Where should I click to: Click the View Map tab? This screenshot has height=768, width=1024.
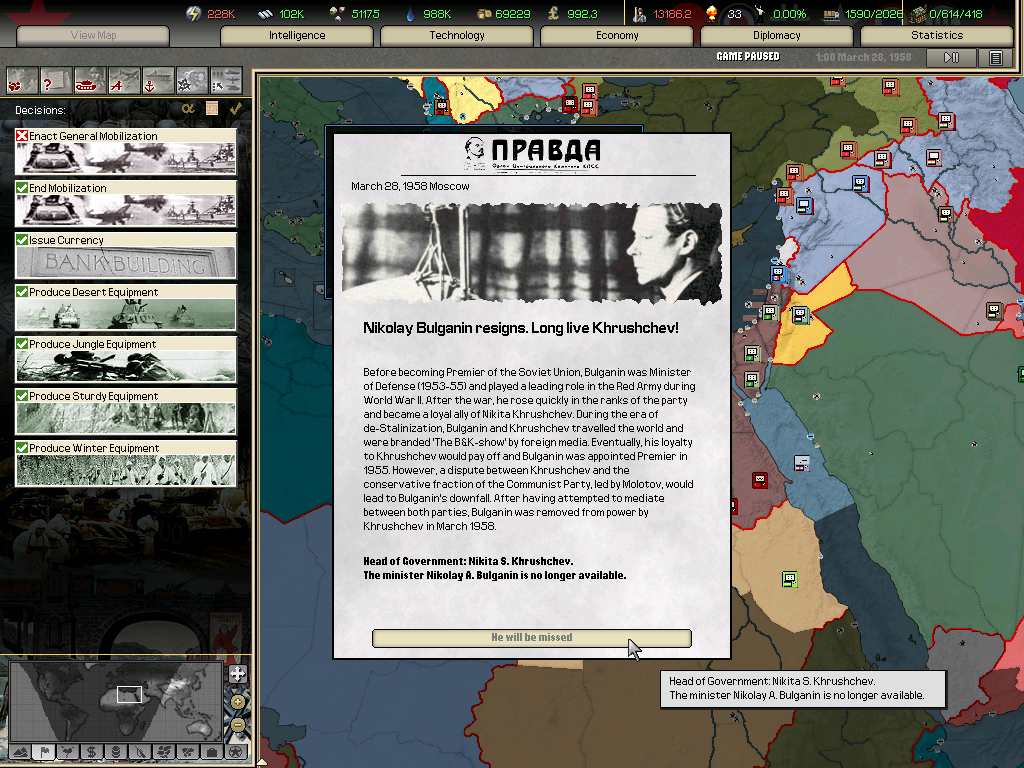coord(93,35)
